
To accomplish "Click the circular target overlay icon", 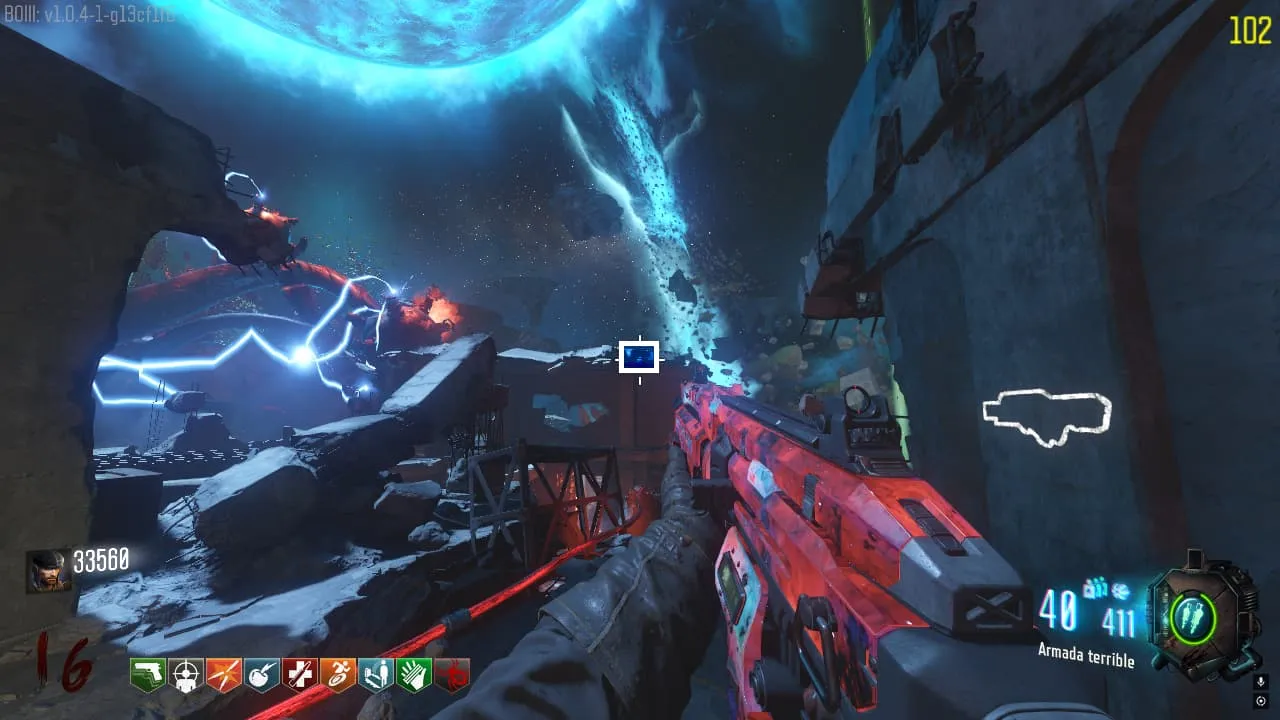I will [1260, 700].
